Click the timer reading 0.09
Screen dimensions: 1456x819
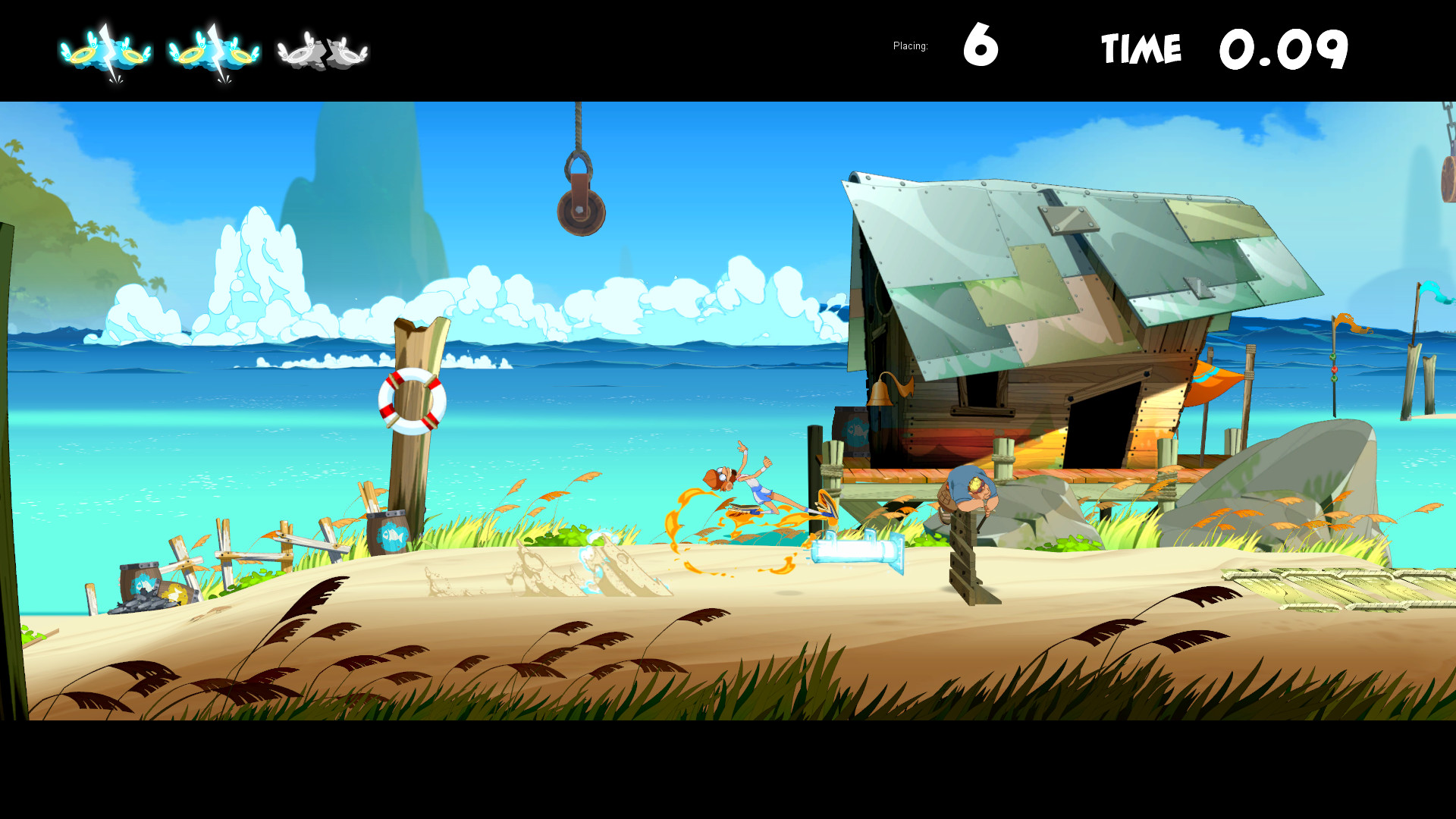coord(1285,48)
